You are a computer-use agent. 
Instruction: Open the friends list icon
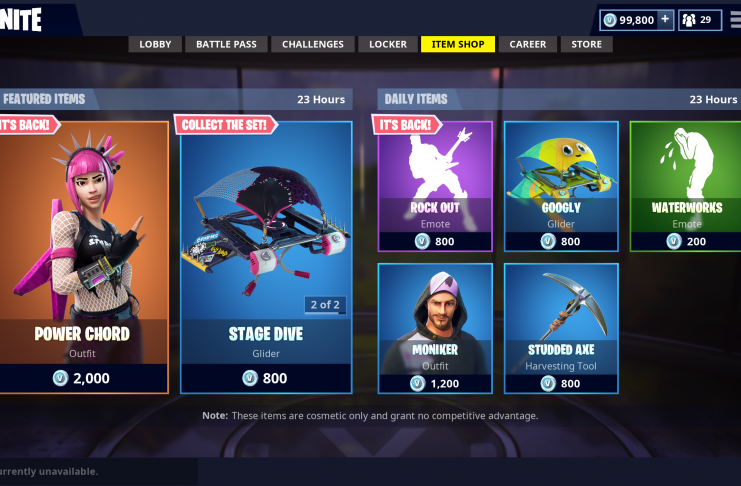pos(700,19)
